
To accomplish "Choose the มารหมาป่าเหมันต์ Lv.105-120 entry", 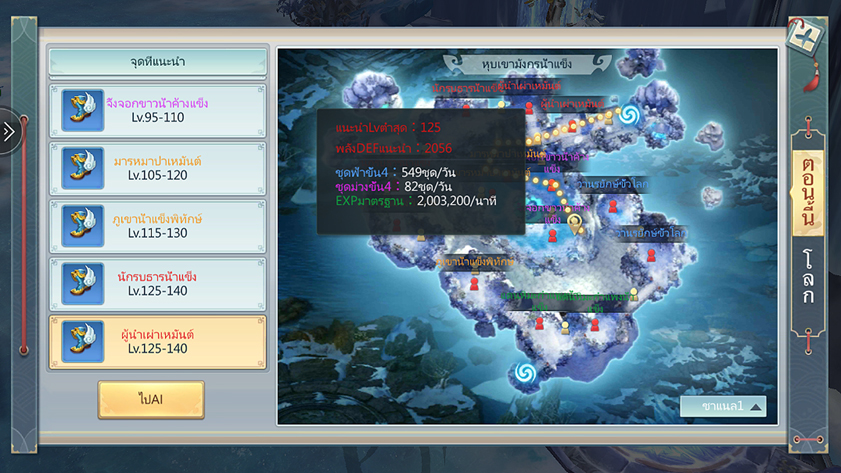I will (x=157, y=168).
